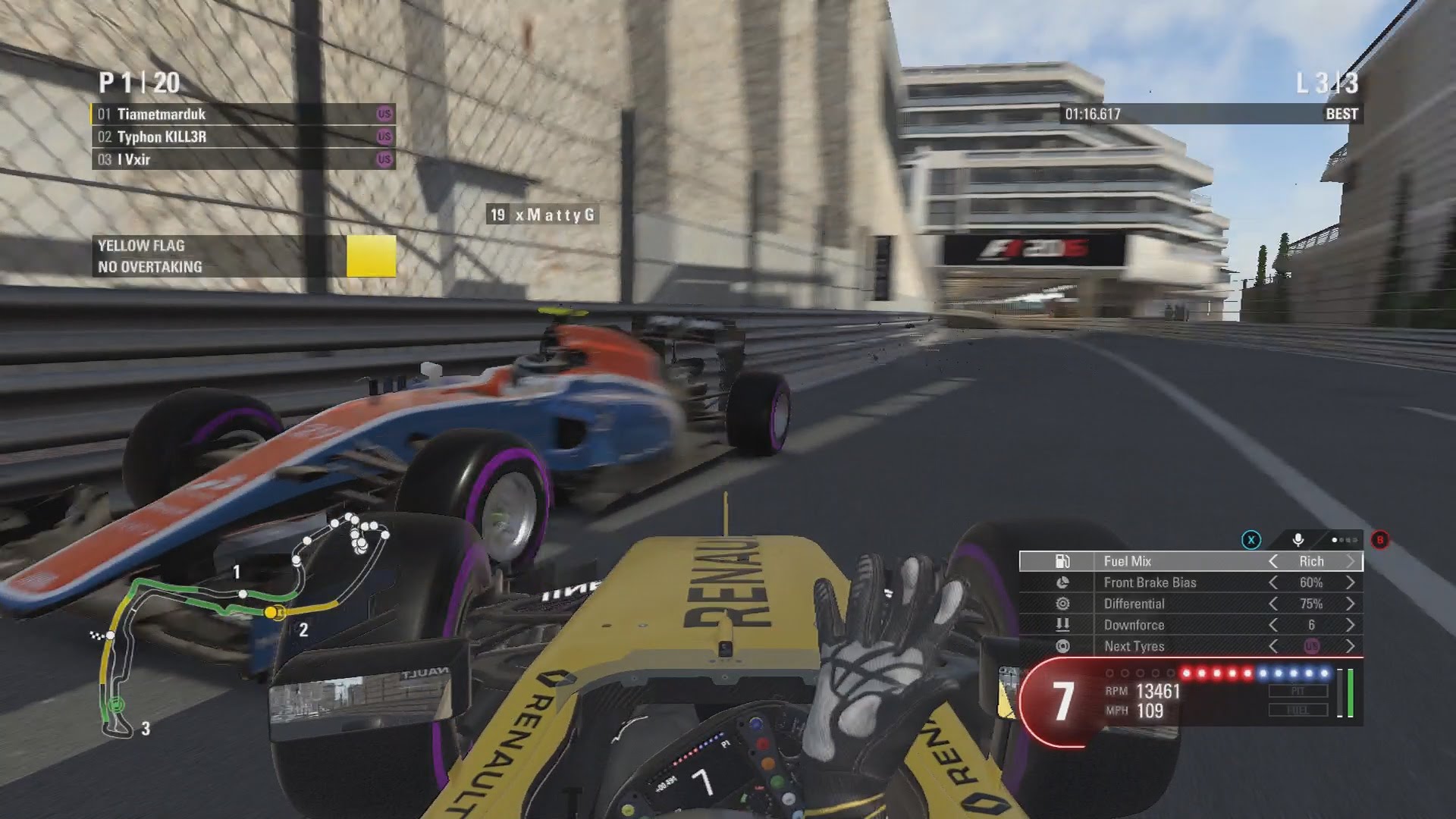Lower Downforce with its left arrow

point(1273,625)
